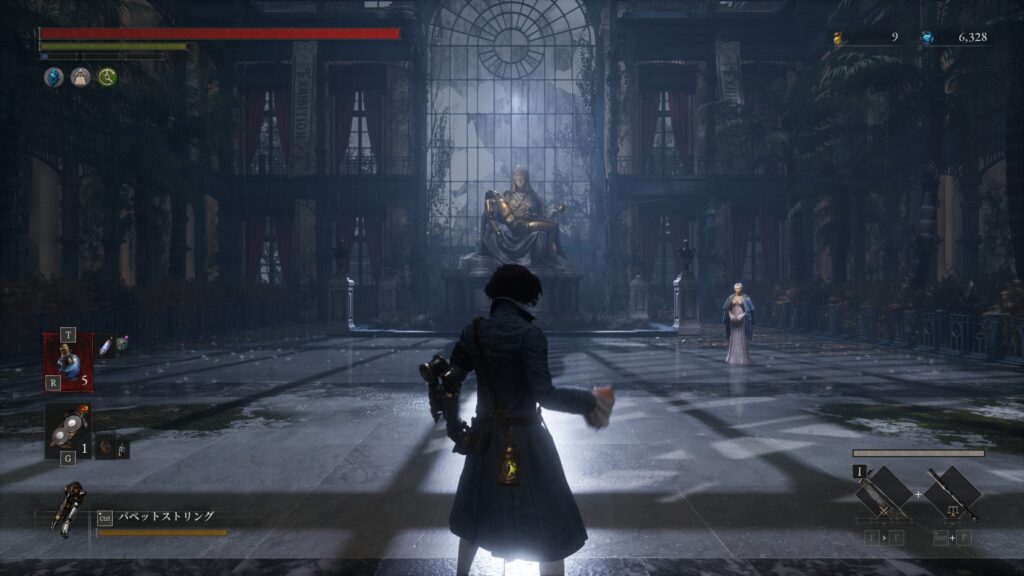
Task: Click the gold item counter icon showing 9
Action: click(838, 38)
